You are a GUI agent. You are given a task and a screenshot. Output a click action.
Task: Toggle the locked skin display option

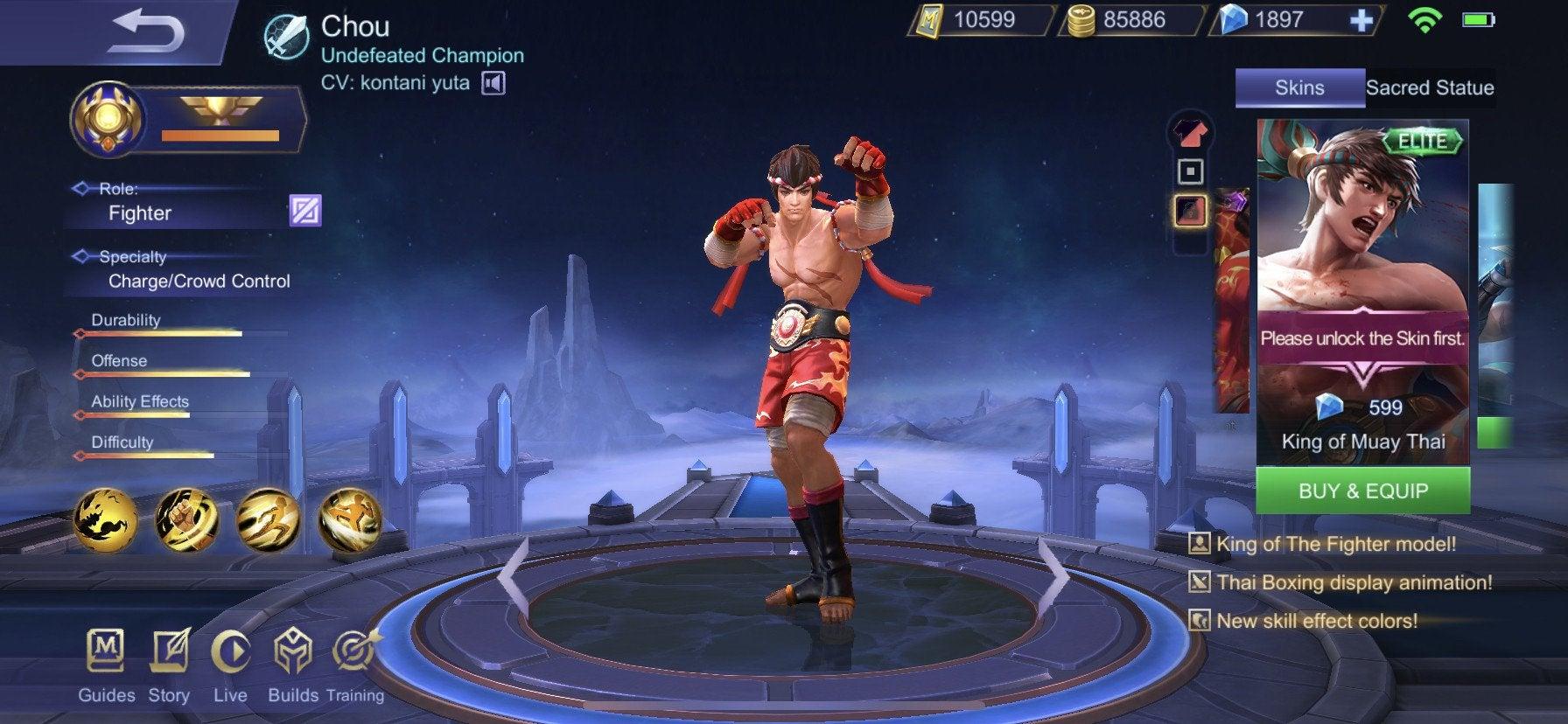pyautogui.click(x=1190, y=212)
